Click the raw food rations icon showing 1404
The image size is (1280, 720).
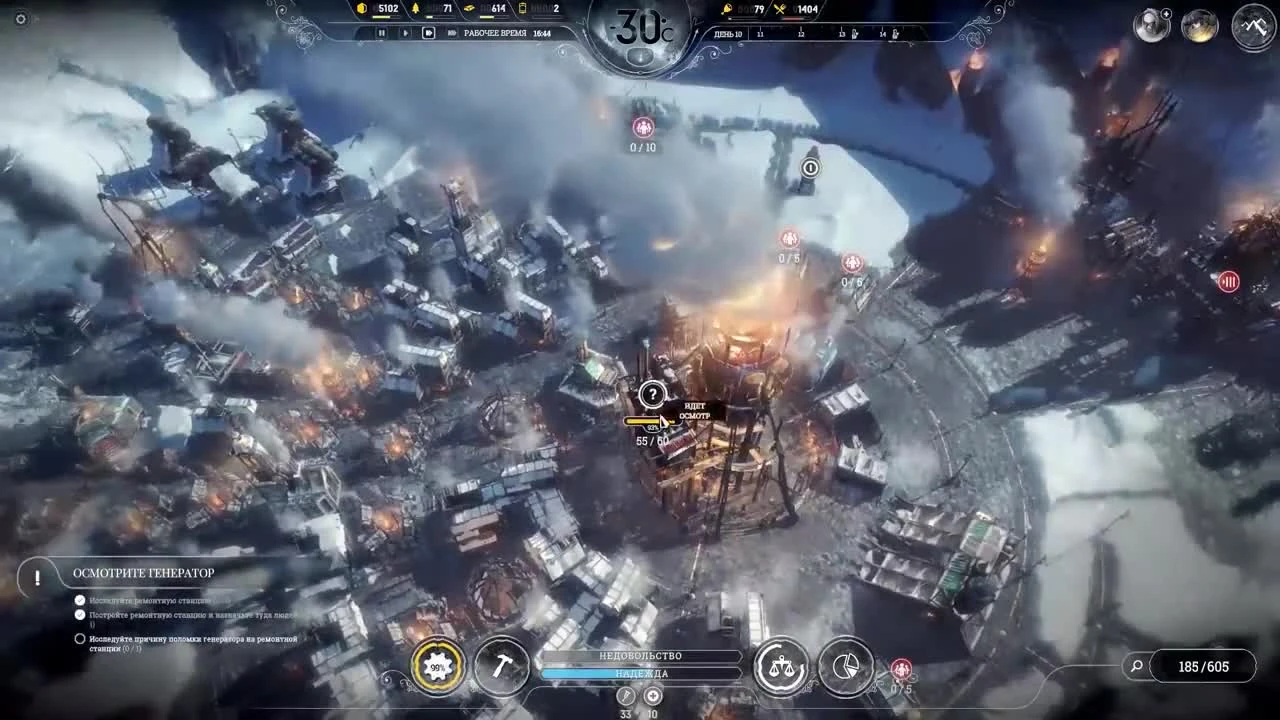pos(780,9)
